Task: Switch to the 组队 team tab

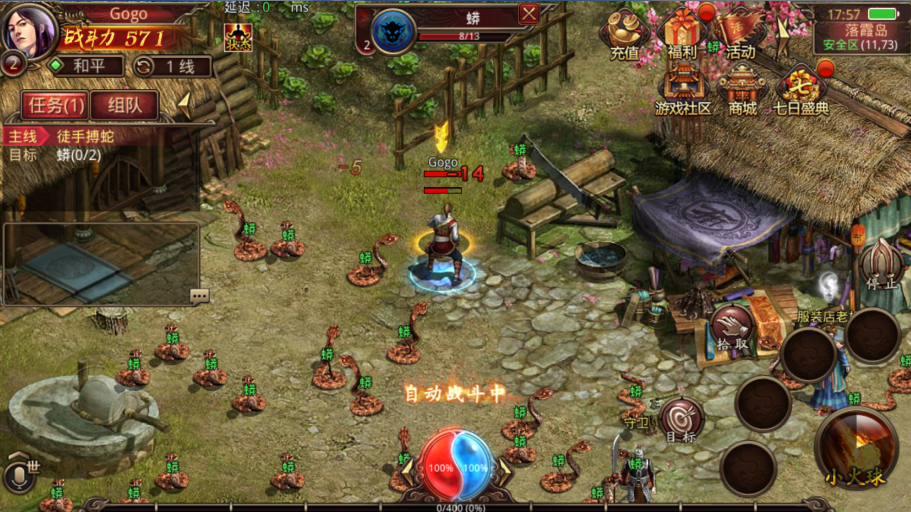Action: point(125,105)
